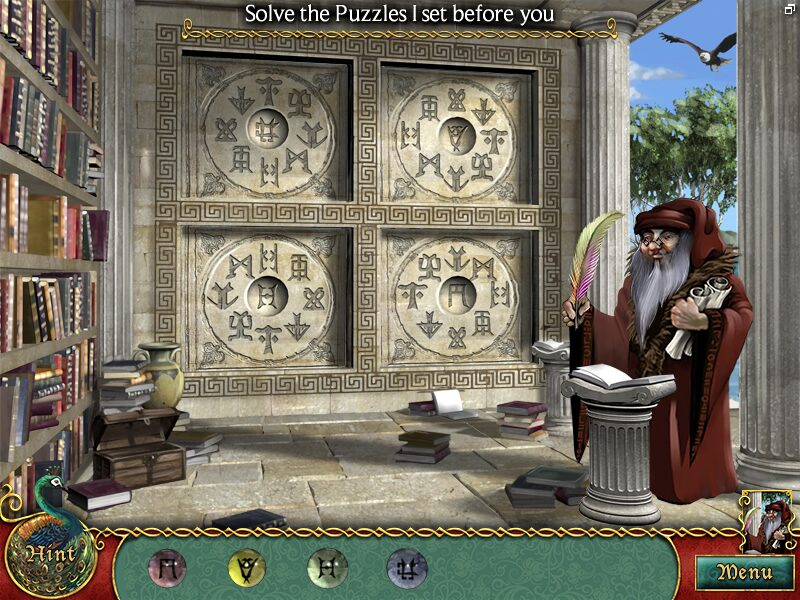Choose the green rune stone in inventory

coord(326,567)
